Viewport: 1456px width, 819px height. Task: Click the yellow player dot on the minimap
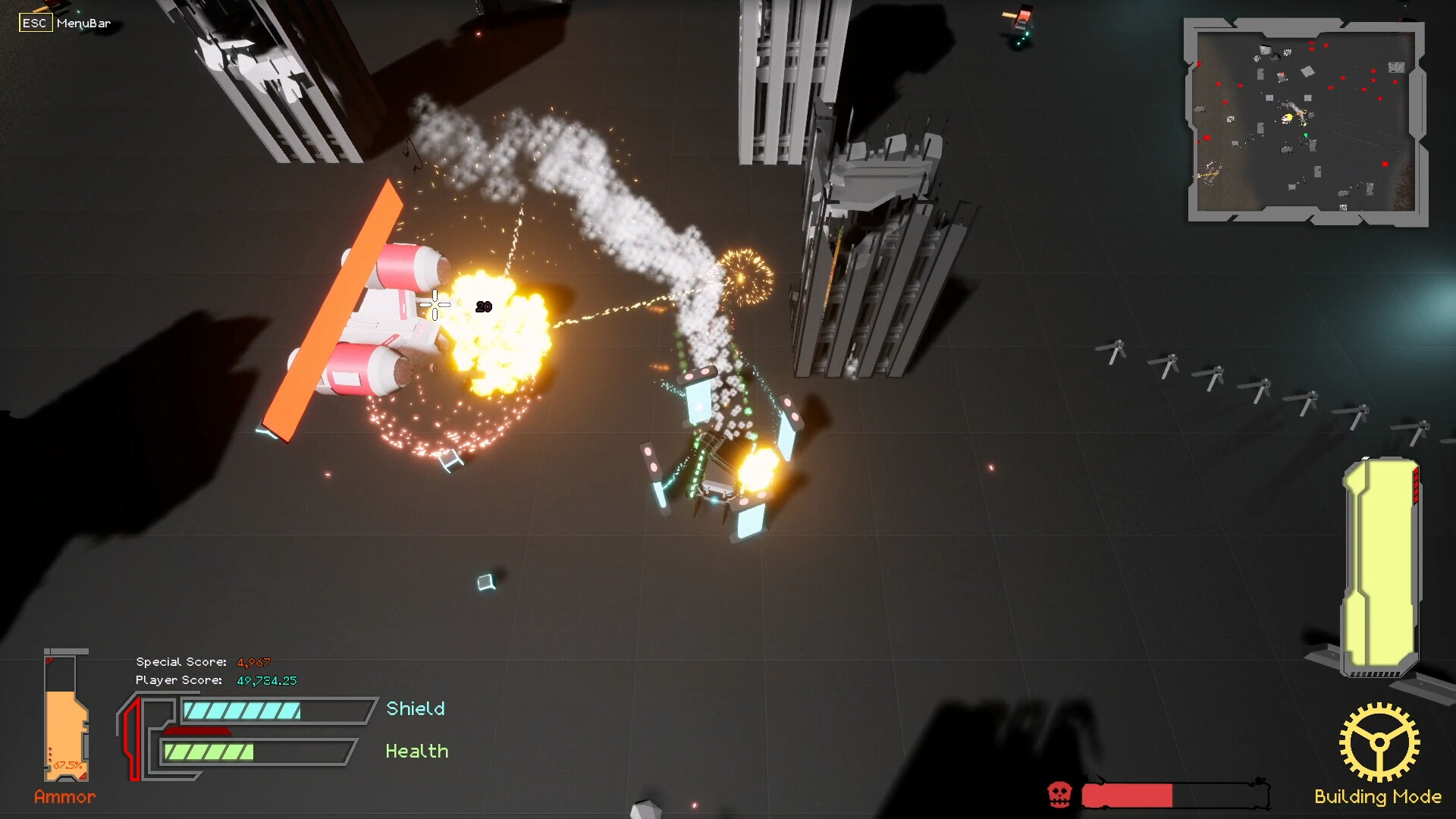coord(1289,118)
